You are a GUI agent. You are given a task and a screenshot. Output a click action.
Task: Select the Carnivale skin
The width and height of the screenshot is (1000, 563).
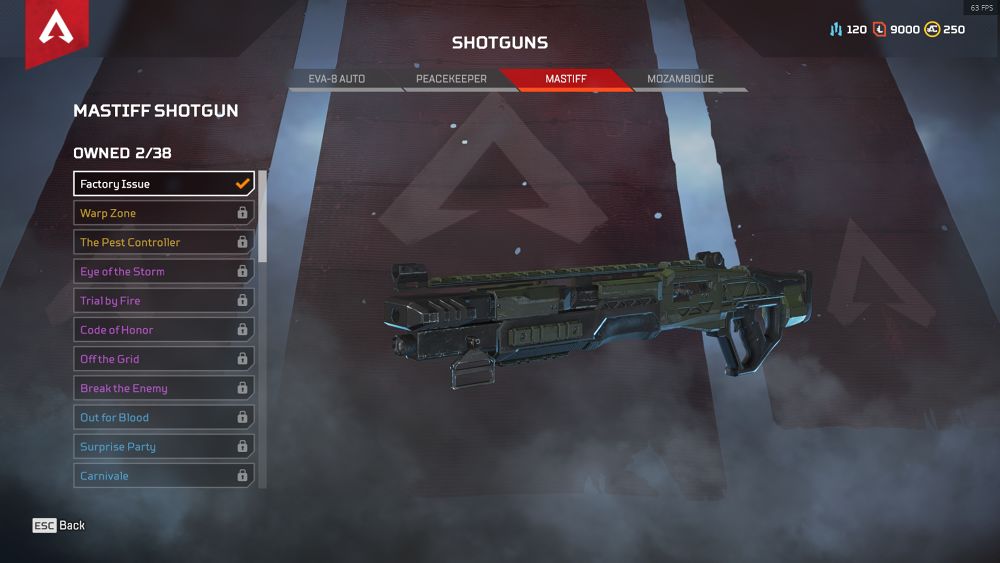pos(164,476)
